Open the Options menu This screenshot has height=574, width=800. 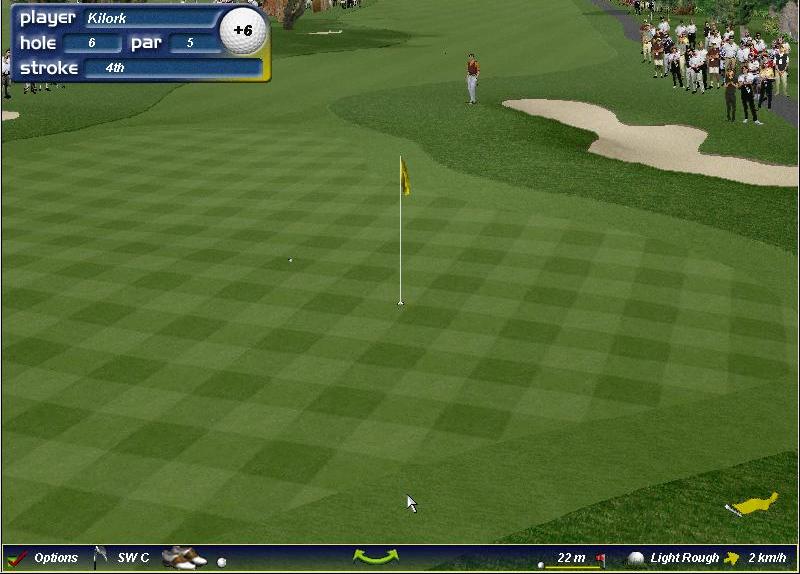(x=45, y=558)
